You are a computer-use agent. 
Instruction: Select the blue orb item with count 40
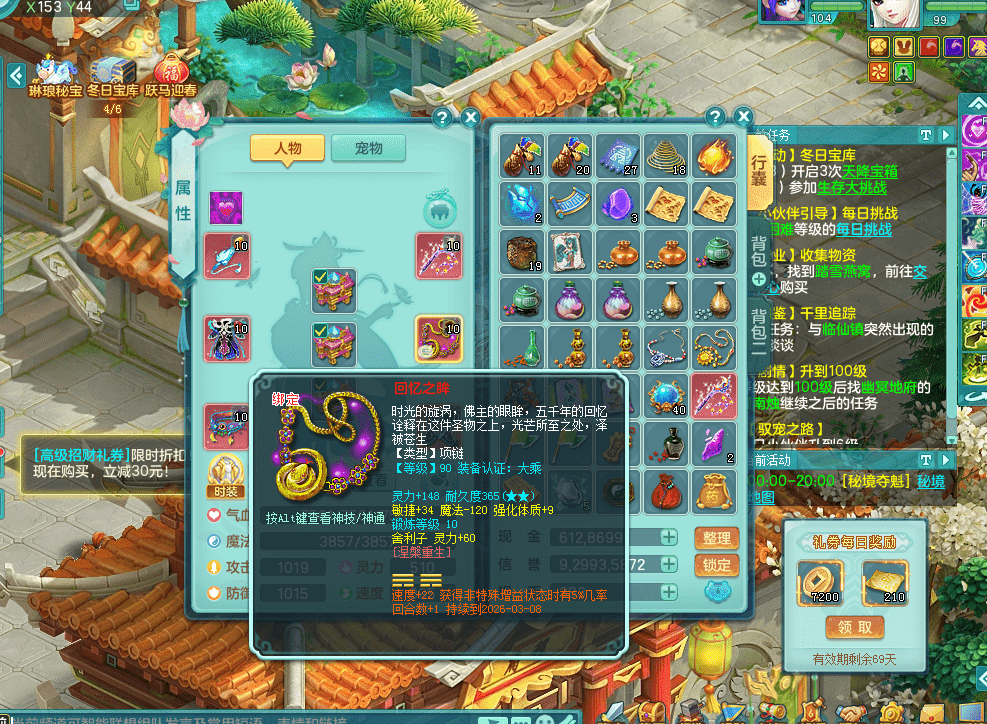click(x=666, y=396)
